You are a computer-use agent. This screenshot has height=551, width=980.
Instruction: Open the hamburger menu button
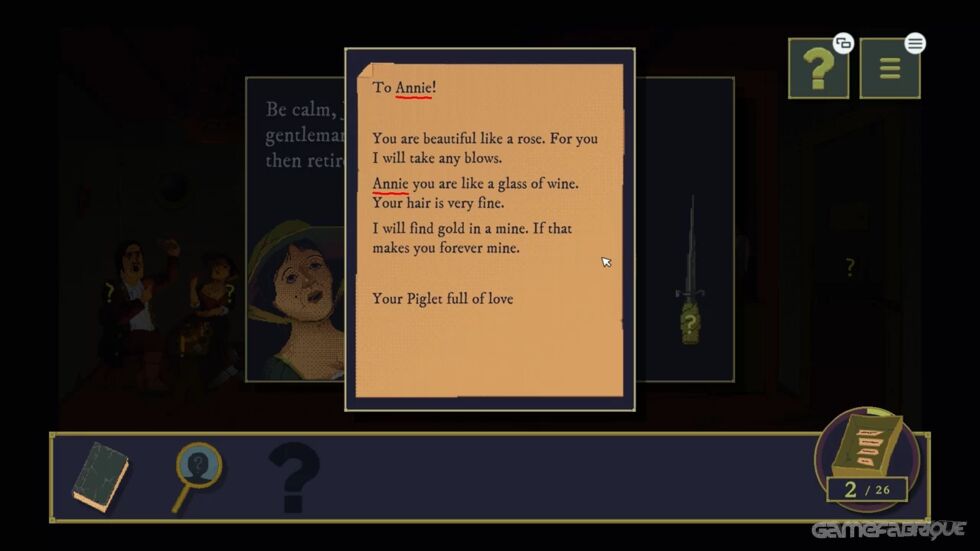889,69
